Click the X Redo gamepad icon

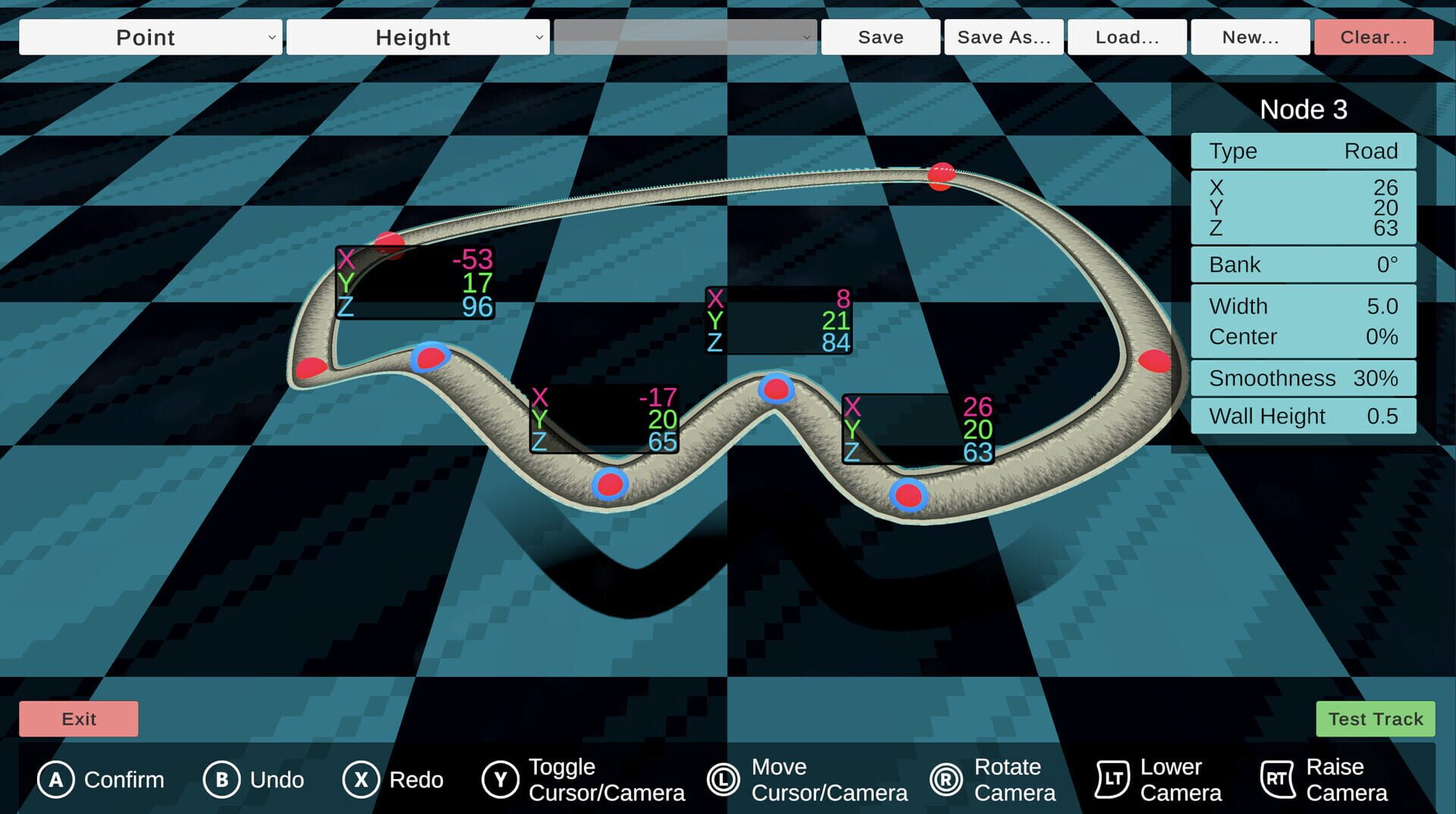coord(362,779)
